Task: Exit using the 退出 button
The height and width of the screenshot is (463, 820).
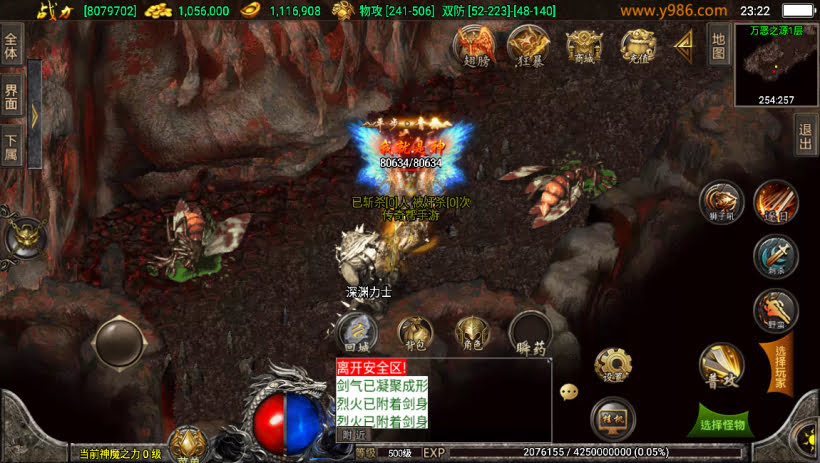Action: click(x=805, y=137)
